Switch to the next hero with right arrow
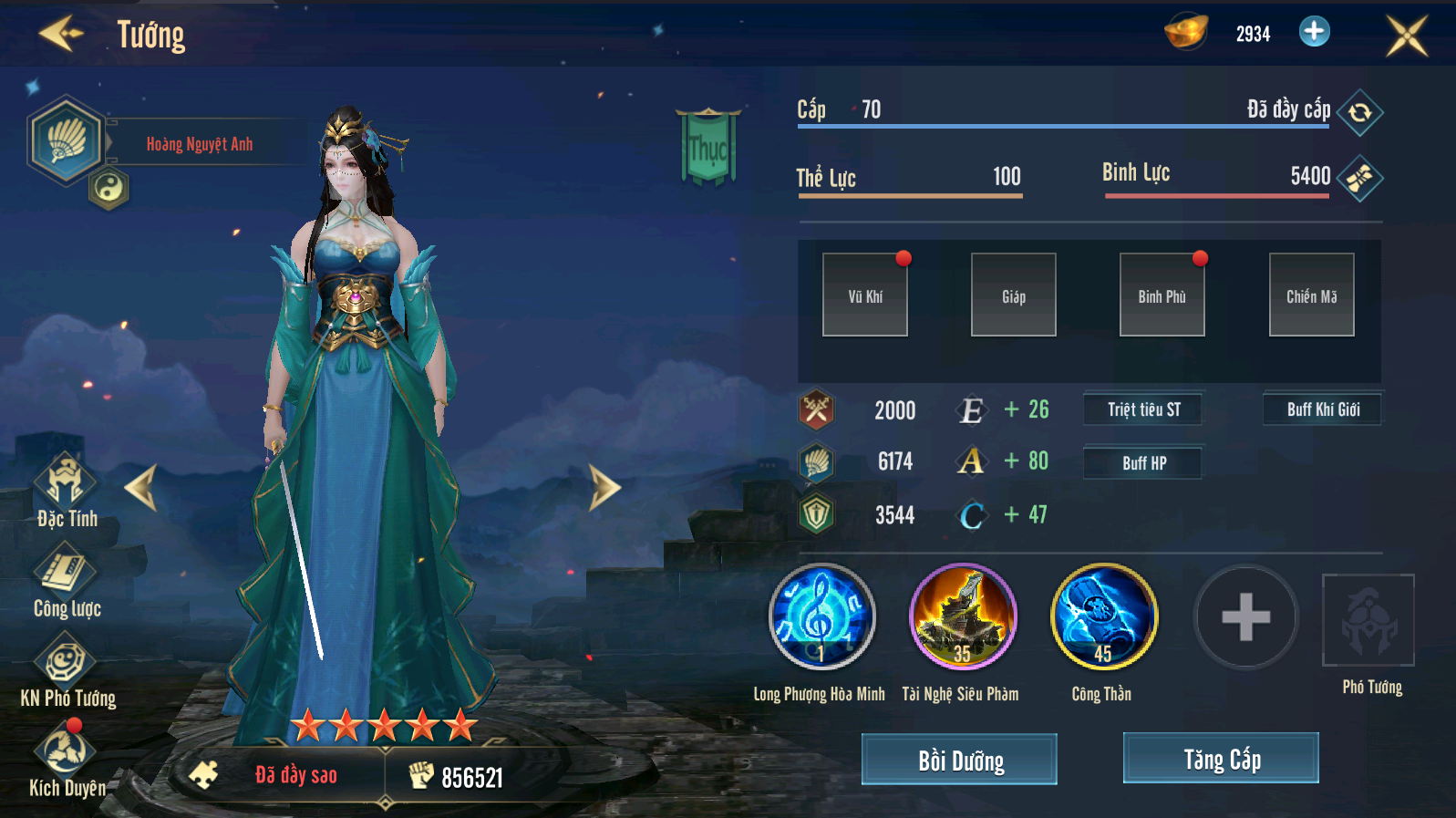Viewport: 1456px width, 818px height. point(604,487)
